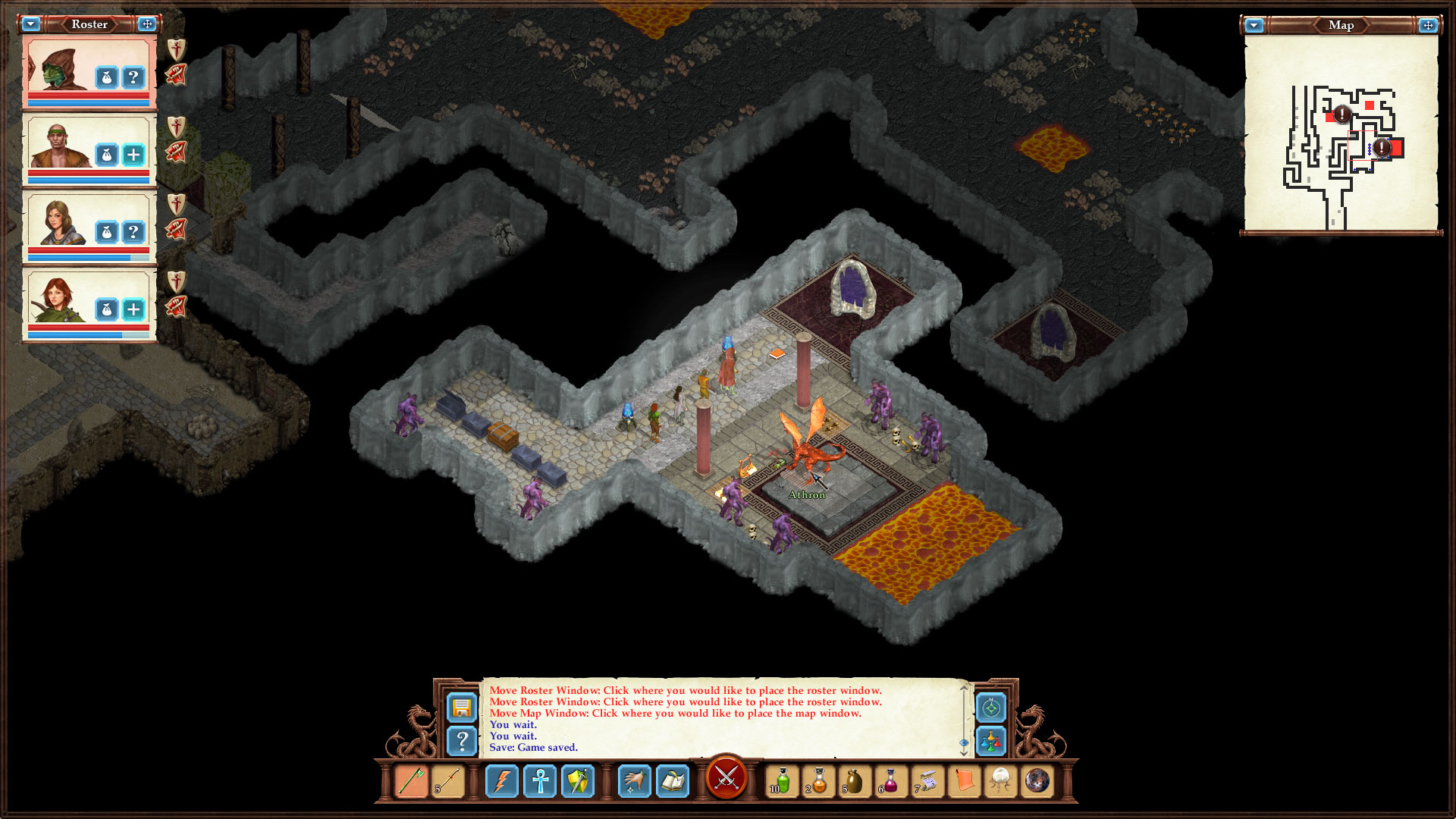Click the plus button on the second character's portrait
1456x819 pixels.
click(135, 155)
